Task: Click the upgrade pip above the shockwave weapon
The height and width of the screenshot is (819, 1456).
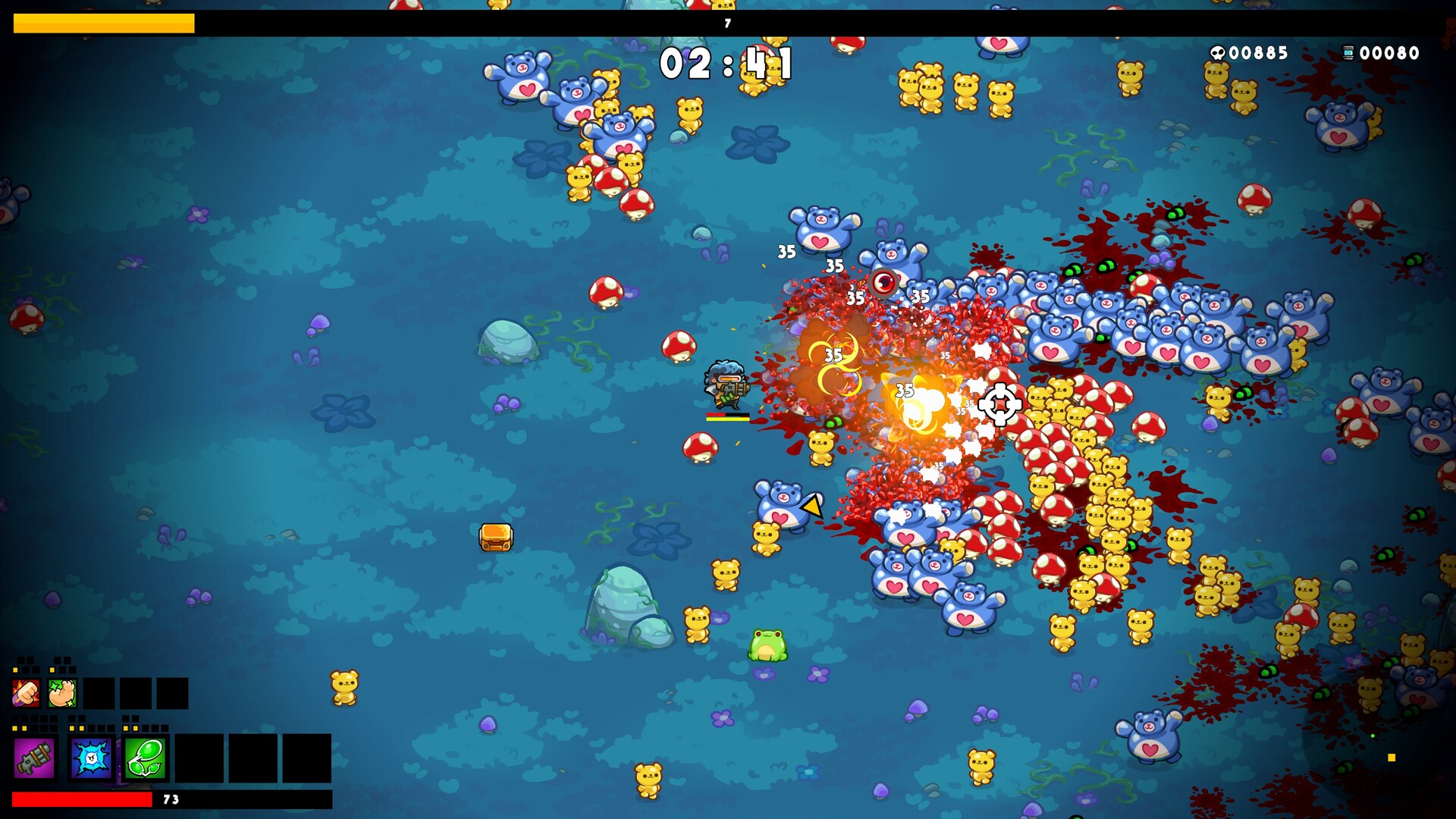Action: tap(72, 727)
